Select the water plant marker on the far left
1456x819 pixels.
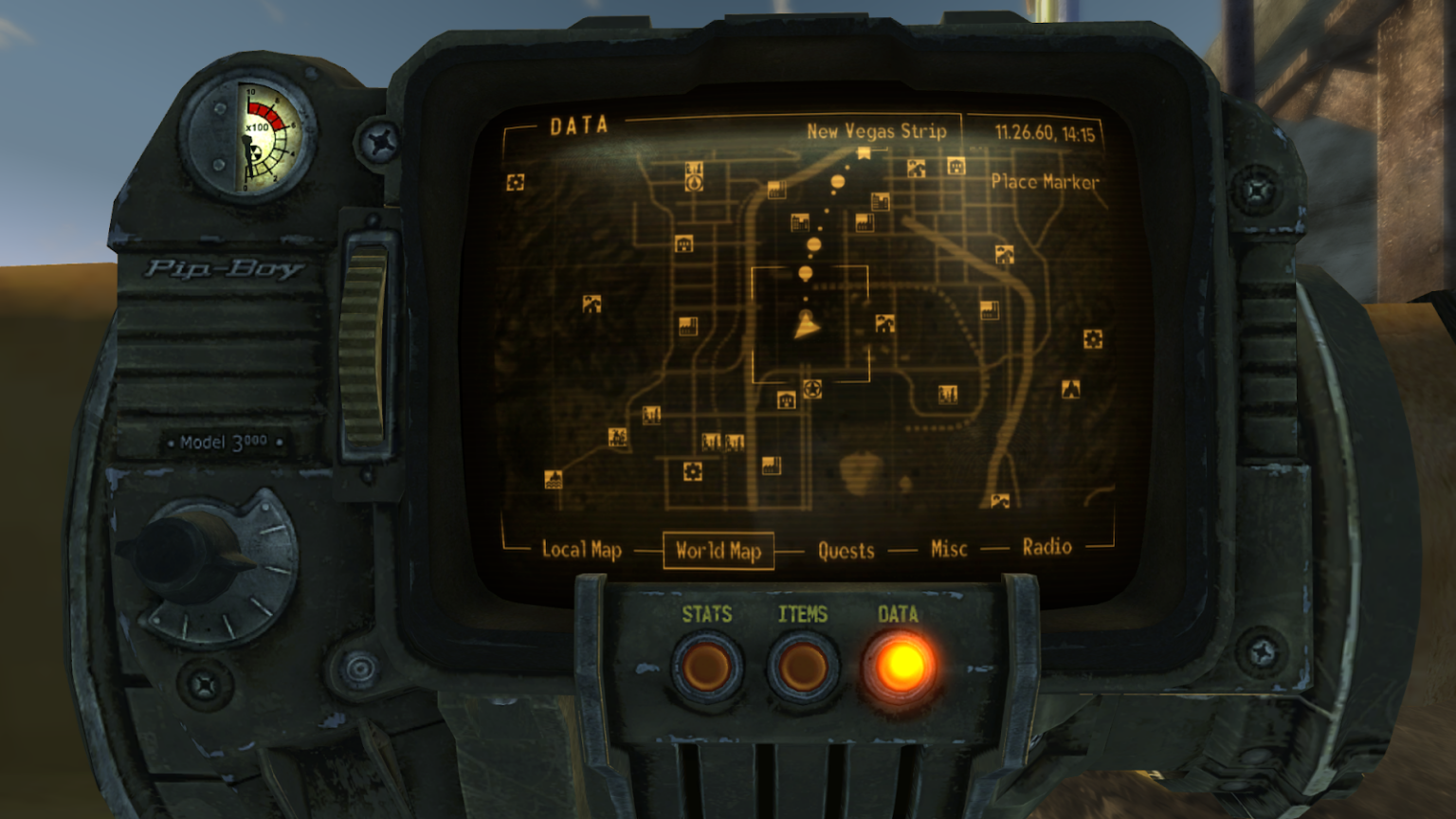click(x=554, y=480)
